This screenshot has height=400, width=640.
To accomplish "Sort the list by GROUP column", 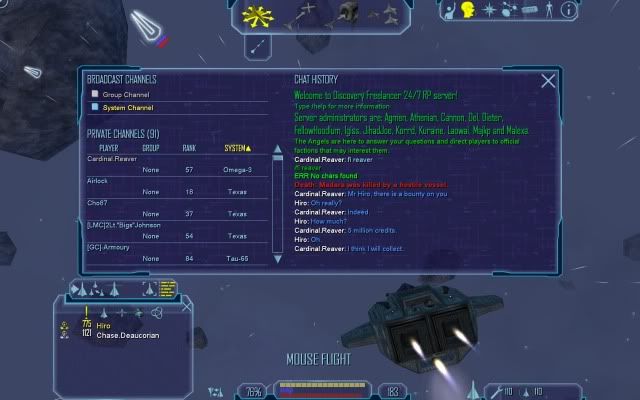I will click(151, 148).
